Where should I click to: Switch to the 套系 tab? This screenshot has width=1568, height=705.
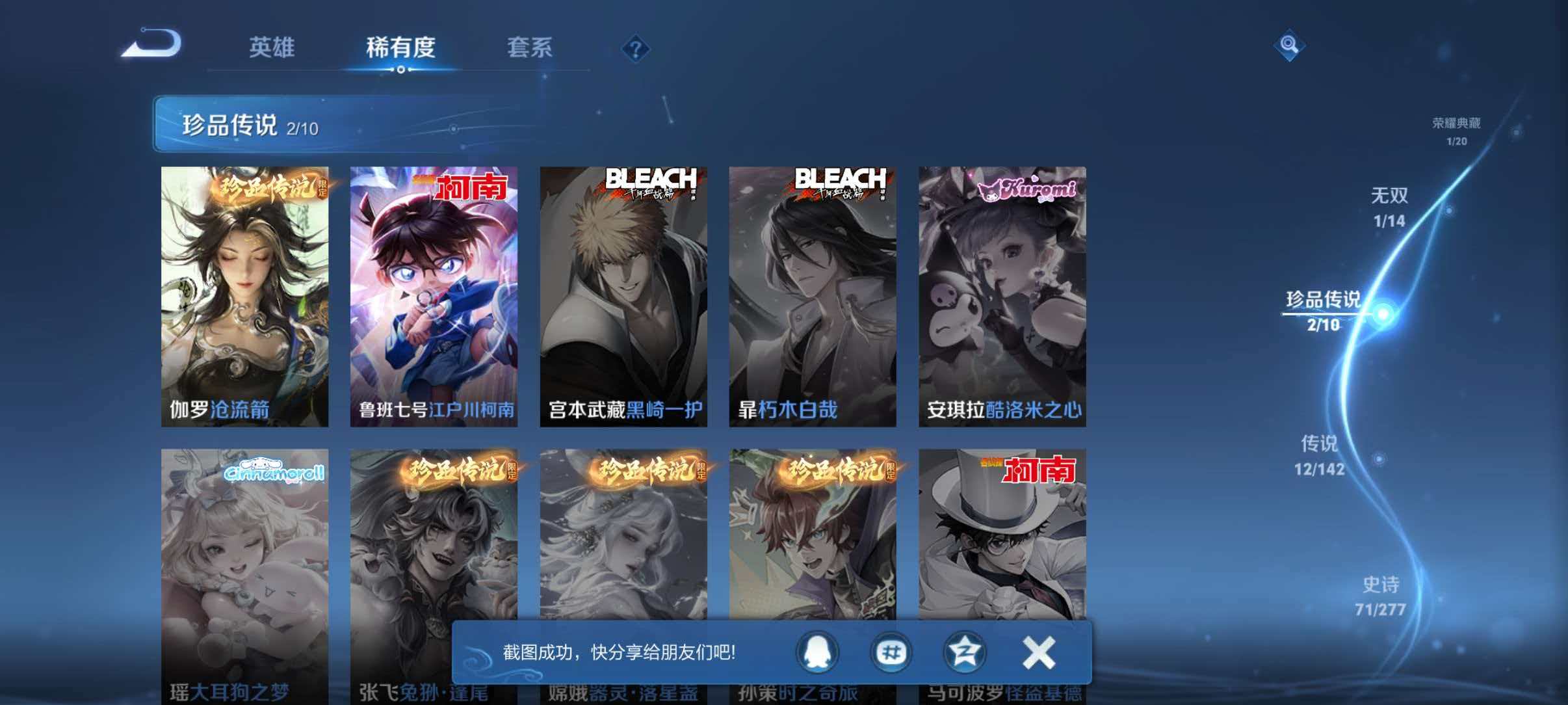tap(530, 47)
